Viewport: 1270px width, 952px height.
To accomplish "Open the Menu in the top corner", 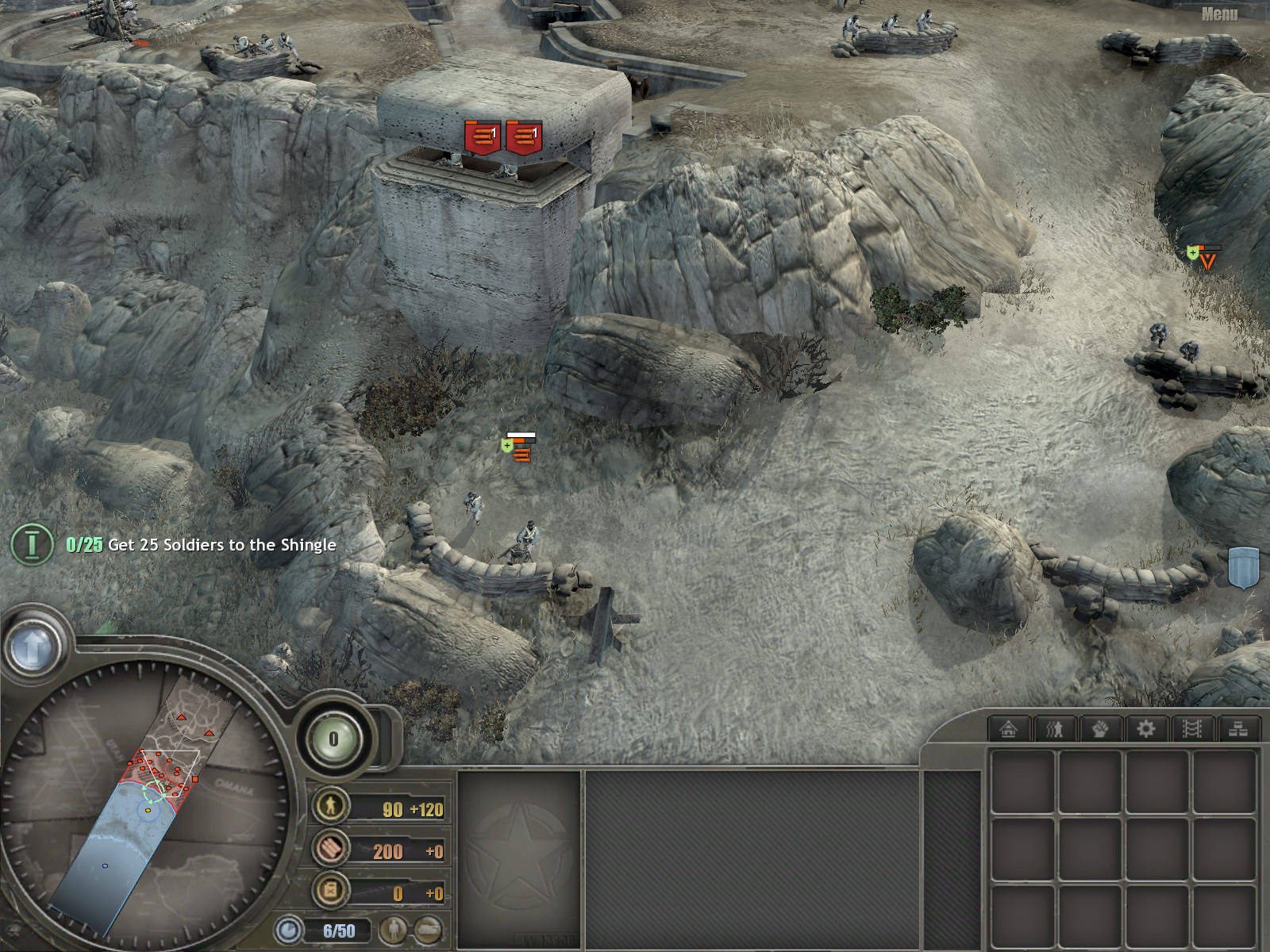I will pyautogui.click(x=1219, y=14).
